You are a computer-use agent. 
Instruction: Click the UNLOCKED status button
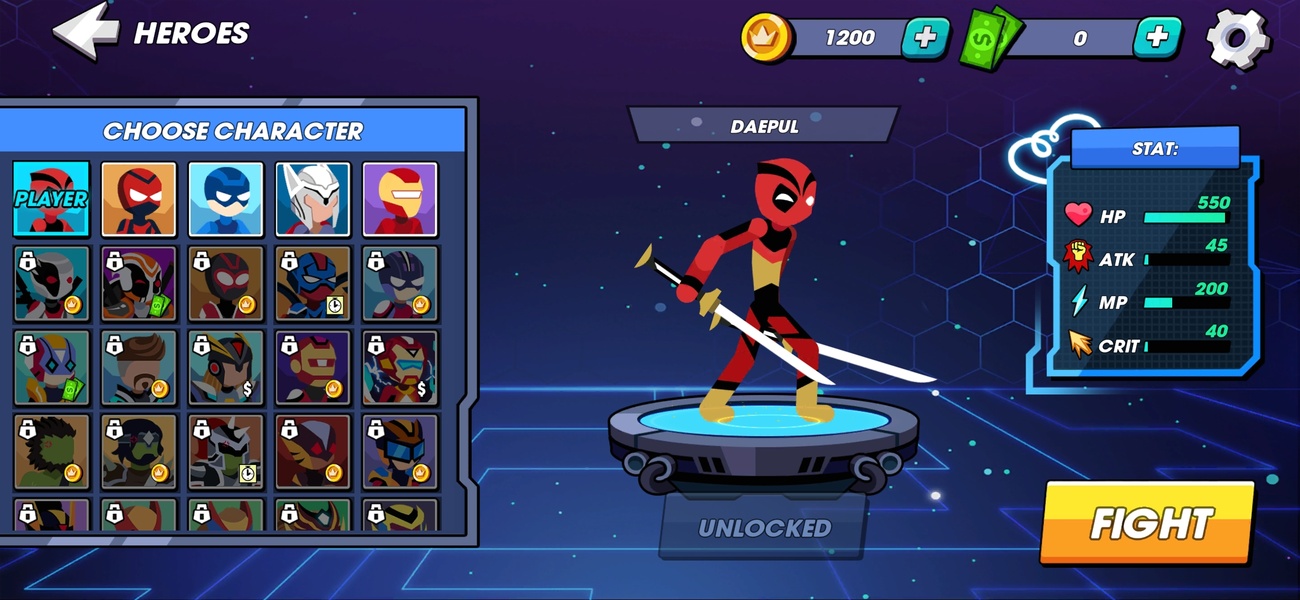(763, 527)
